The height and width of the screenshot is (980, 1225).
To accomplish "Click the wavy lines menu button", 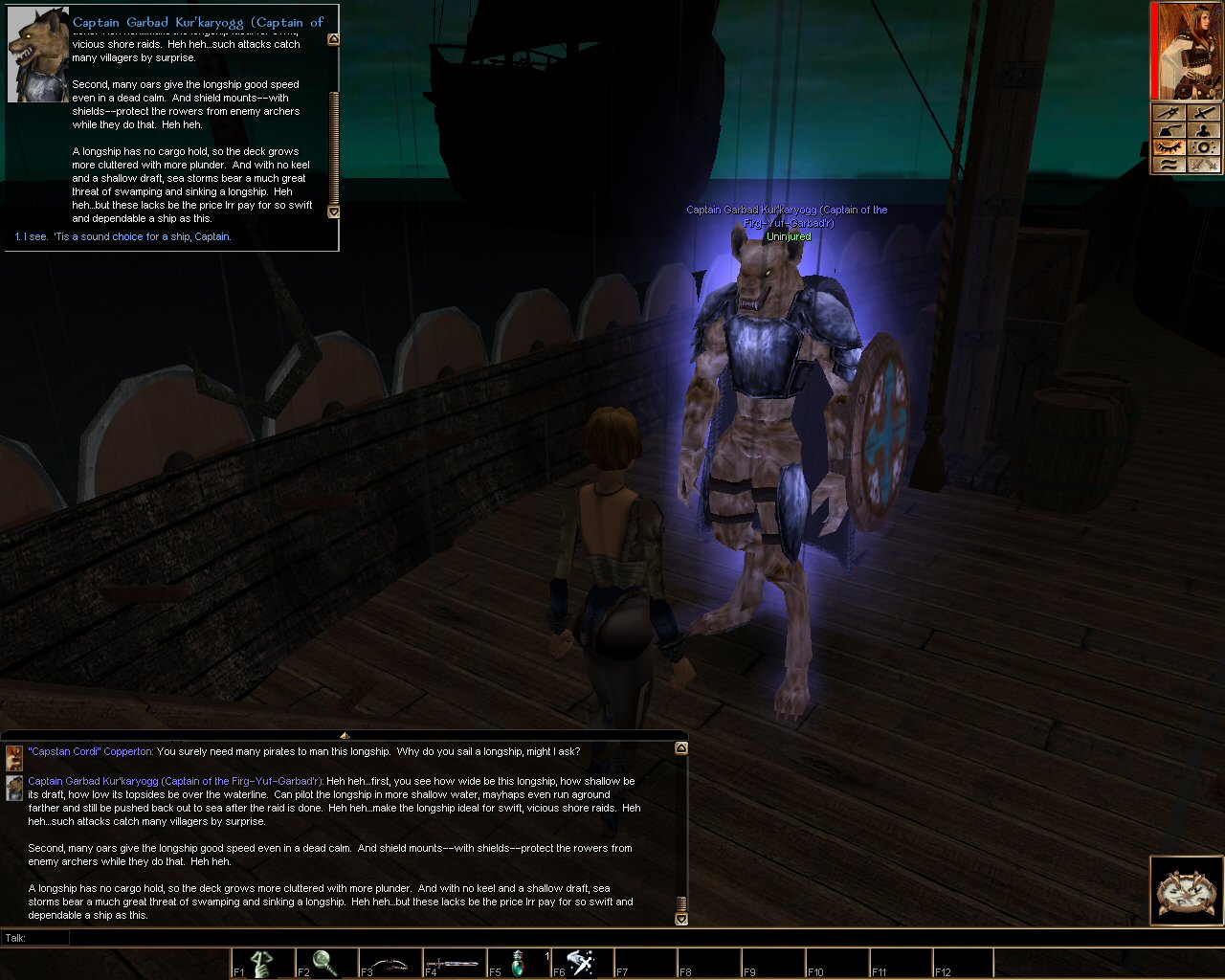I will [x=1168, y=165].
